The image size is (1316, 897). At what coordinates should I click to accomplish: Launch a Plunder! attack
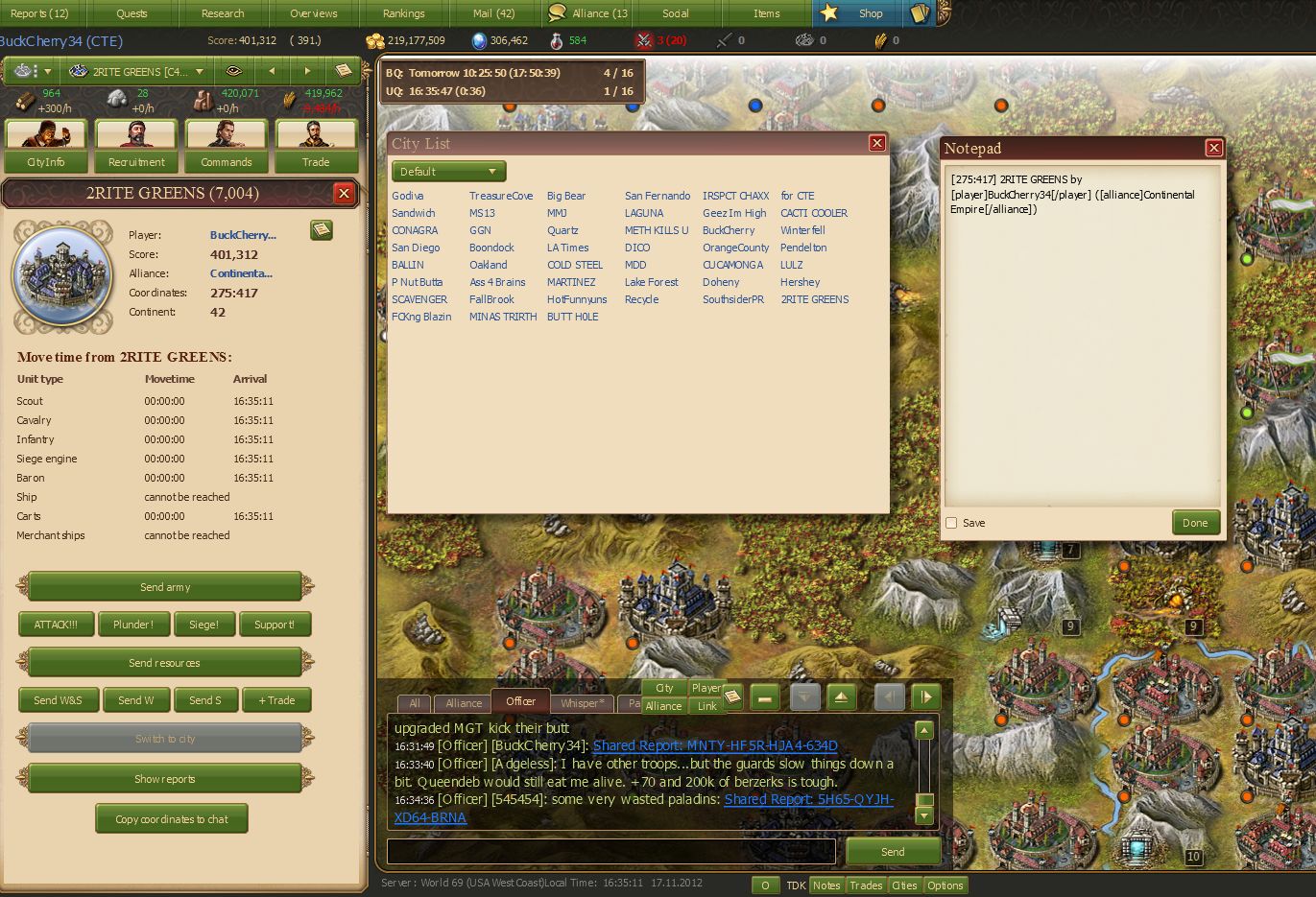[x=133, y=625]
